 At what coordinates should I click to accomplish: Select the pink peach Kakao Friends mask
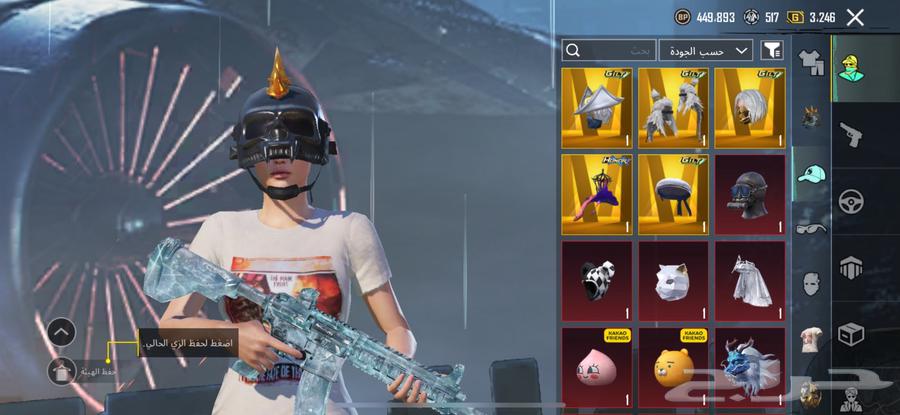597,365
